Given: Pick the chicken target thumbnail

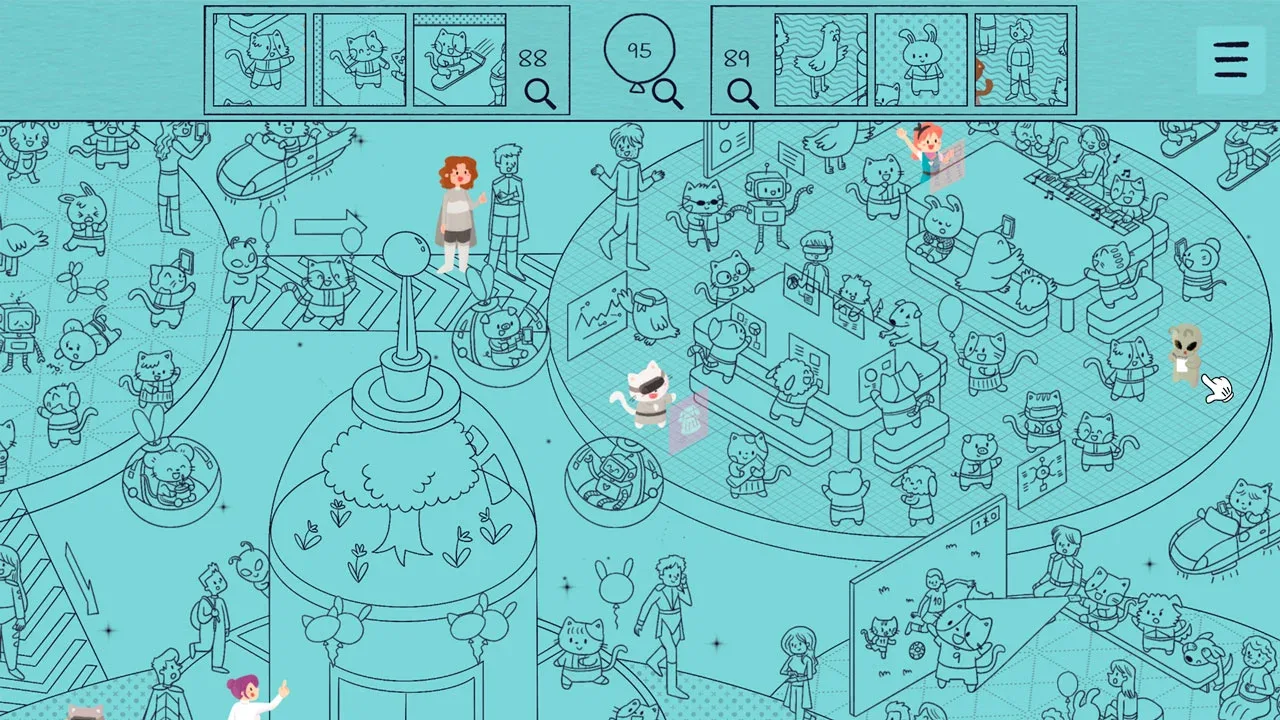Looking at the screenshot, I should click(x=820, y=60).
